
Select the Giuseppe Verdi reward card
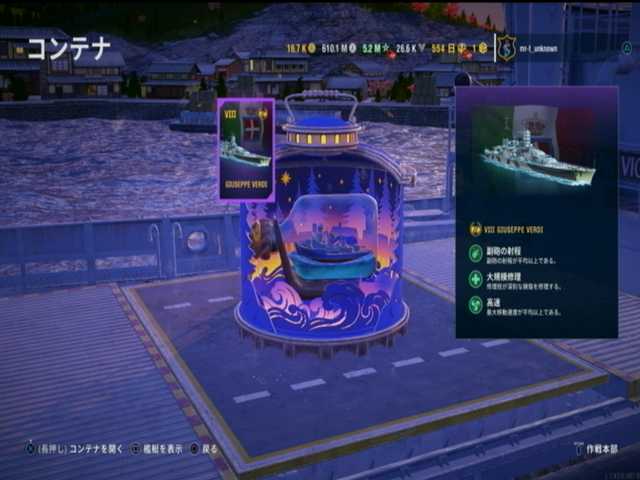(x=245, y=148)
